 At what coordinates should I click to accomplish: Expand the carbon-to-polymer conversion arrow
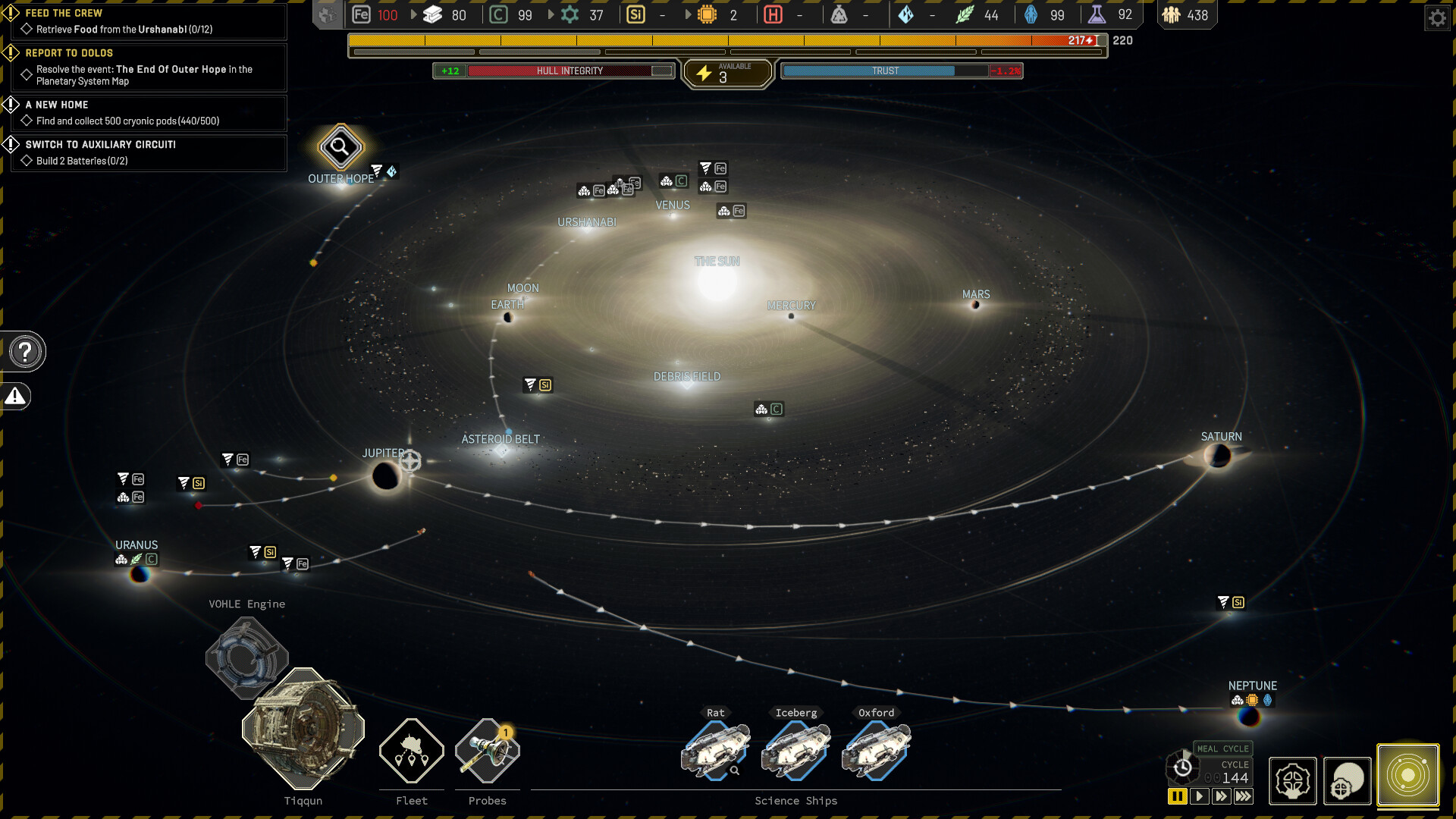(549, 14)
